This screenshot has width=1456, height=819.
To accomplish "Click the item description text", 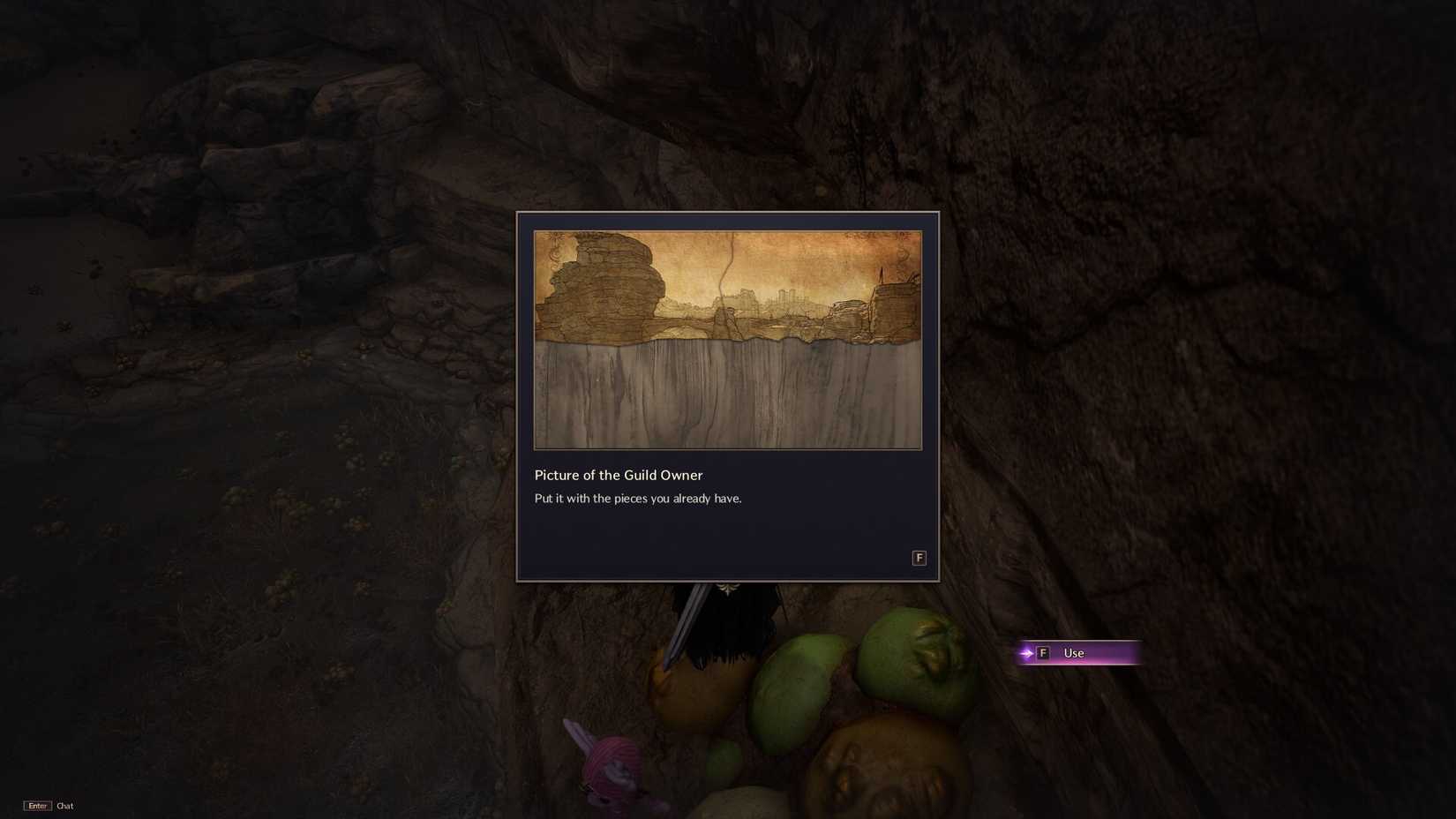I will pyautogui.click(x=638, y=498).
